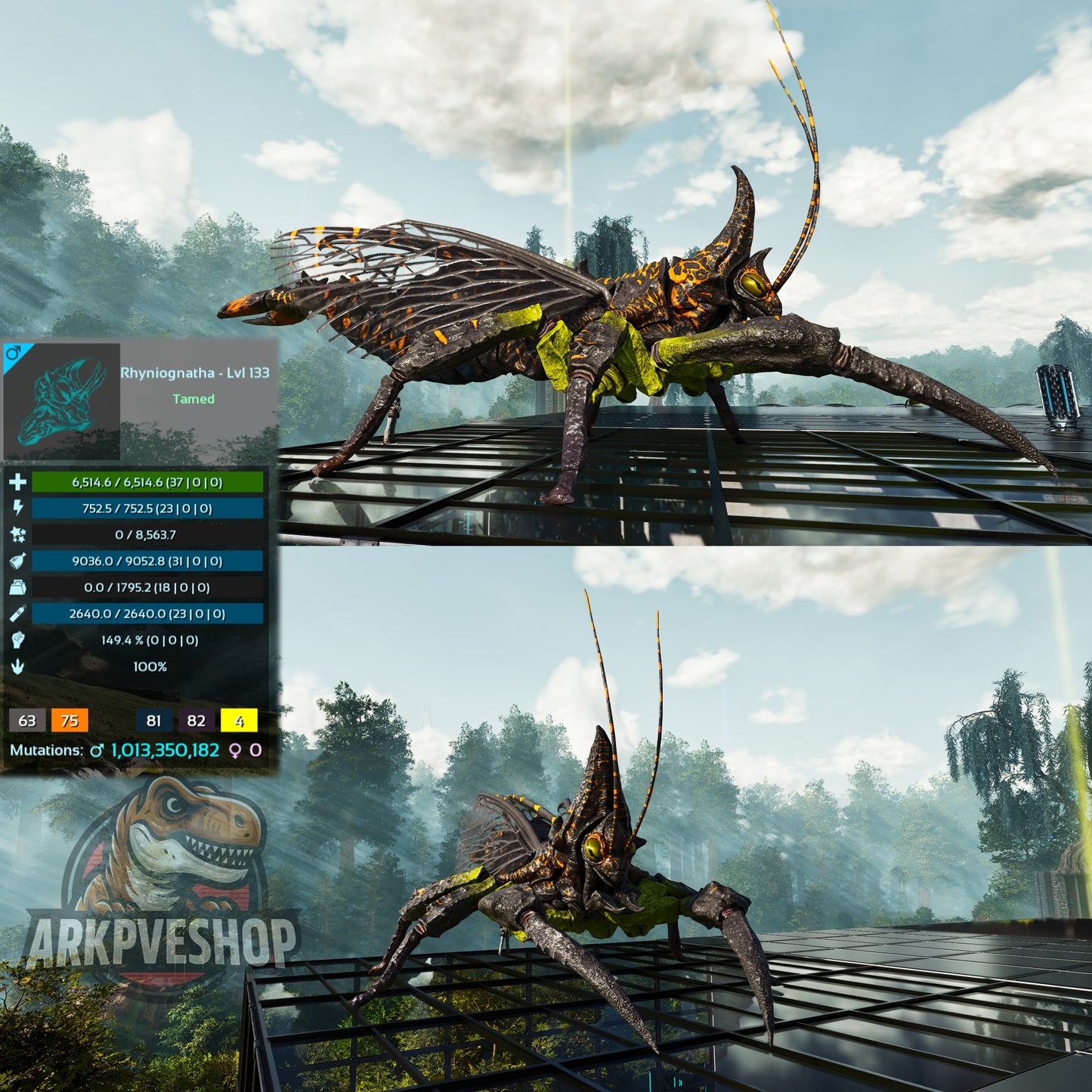Choose the orange color region 75 swatch
Viewport: 1092px width, 1092px height.
click(70, 720)
